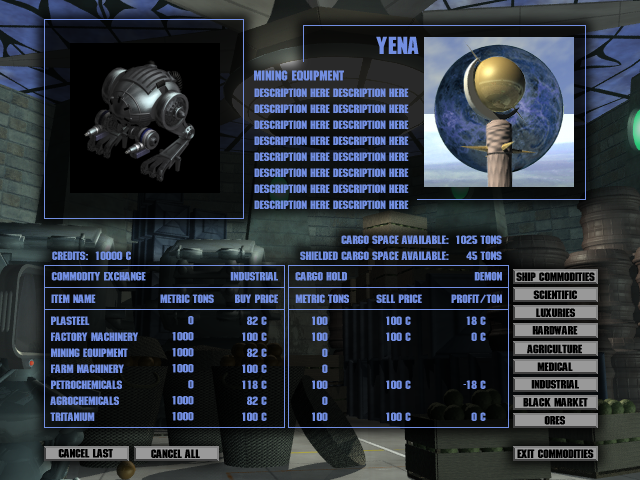The image size is (640, 480).
Task: Switch to the Scientific category
Action: (x=555, y=295)
